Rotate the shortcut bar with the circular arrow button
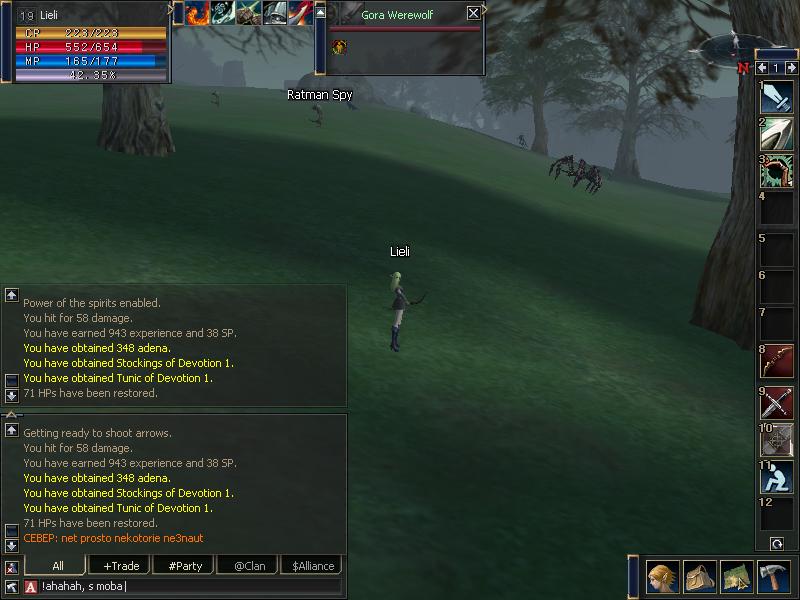800x600 pixels. point(776,543)
